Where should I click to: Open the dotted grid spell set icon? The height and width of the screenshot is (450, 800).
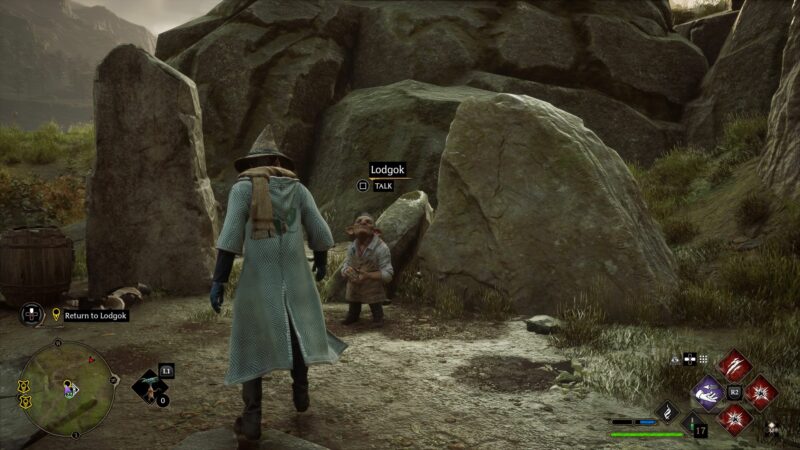click(703, 359)
